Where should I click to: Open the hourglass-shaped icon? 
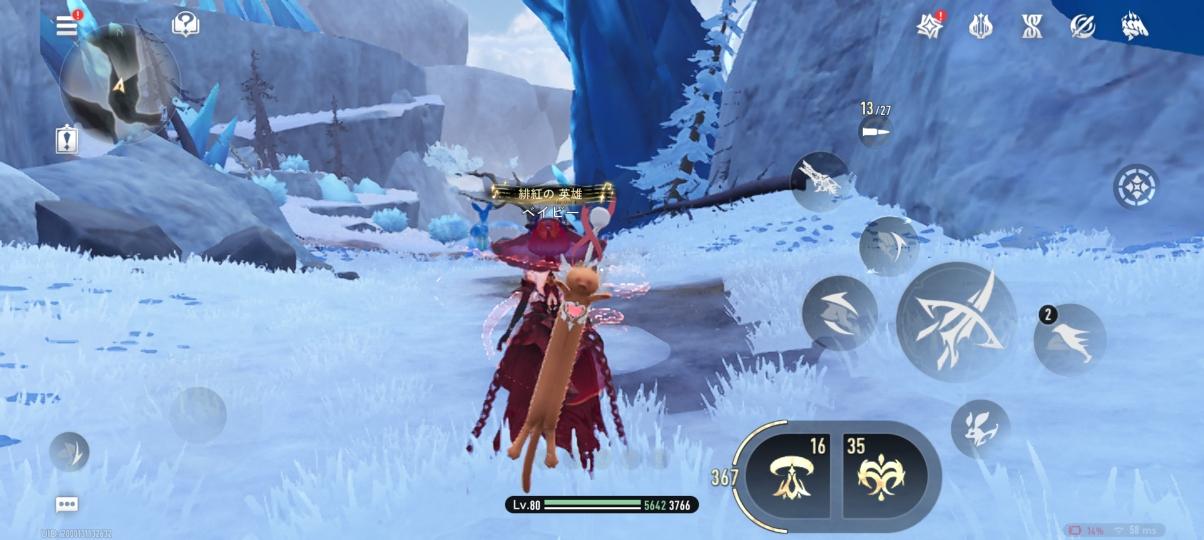1032,26
